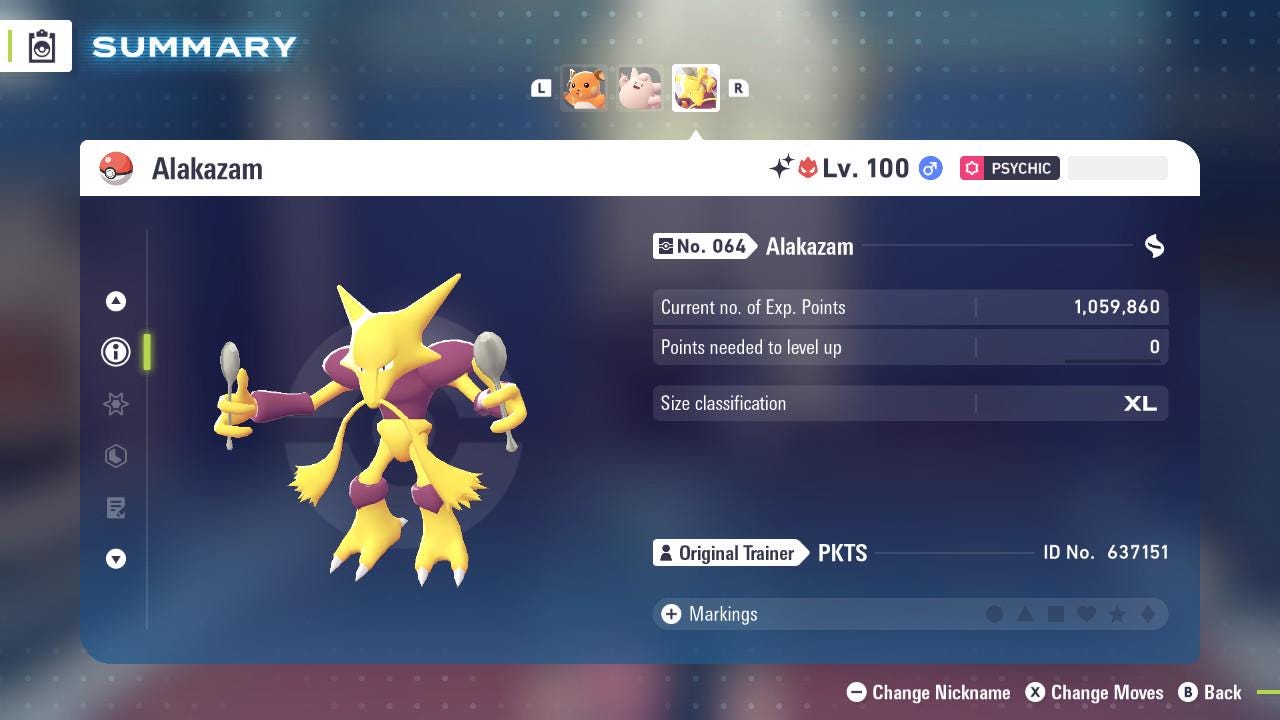Select the Raichu thumbnail in the party bar

[x=584, y=88]
